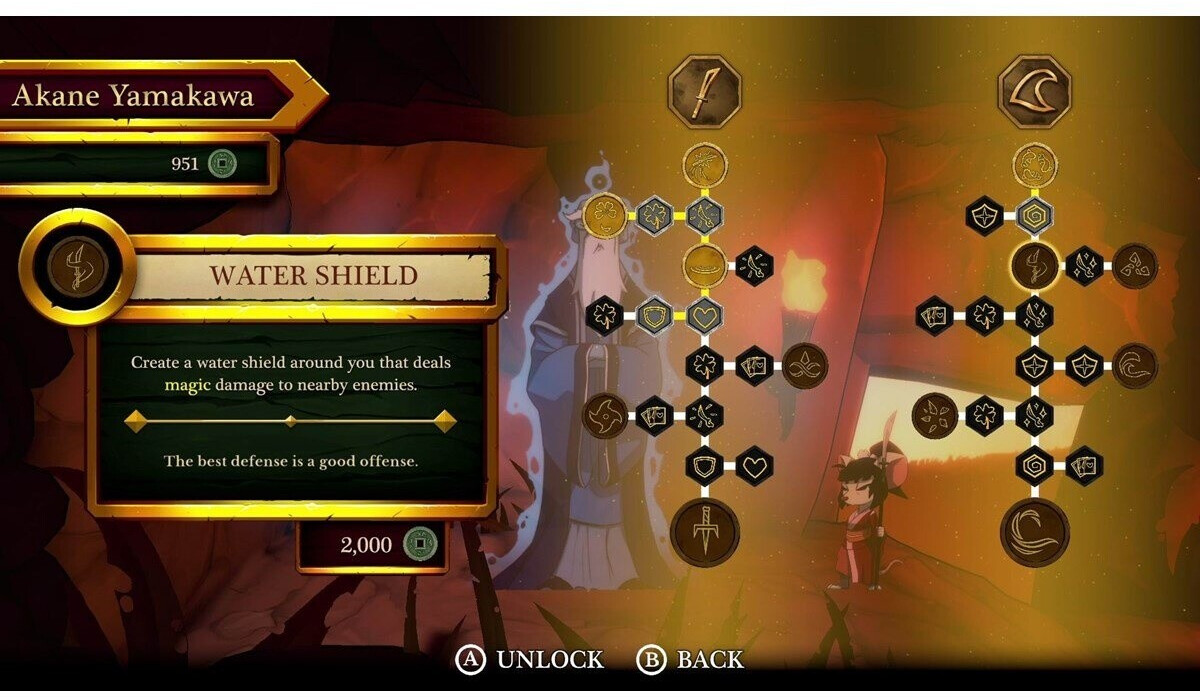Select the three-triangle skill node
Viewport: 1200px width, 697px height.
(1136, 265)
